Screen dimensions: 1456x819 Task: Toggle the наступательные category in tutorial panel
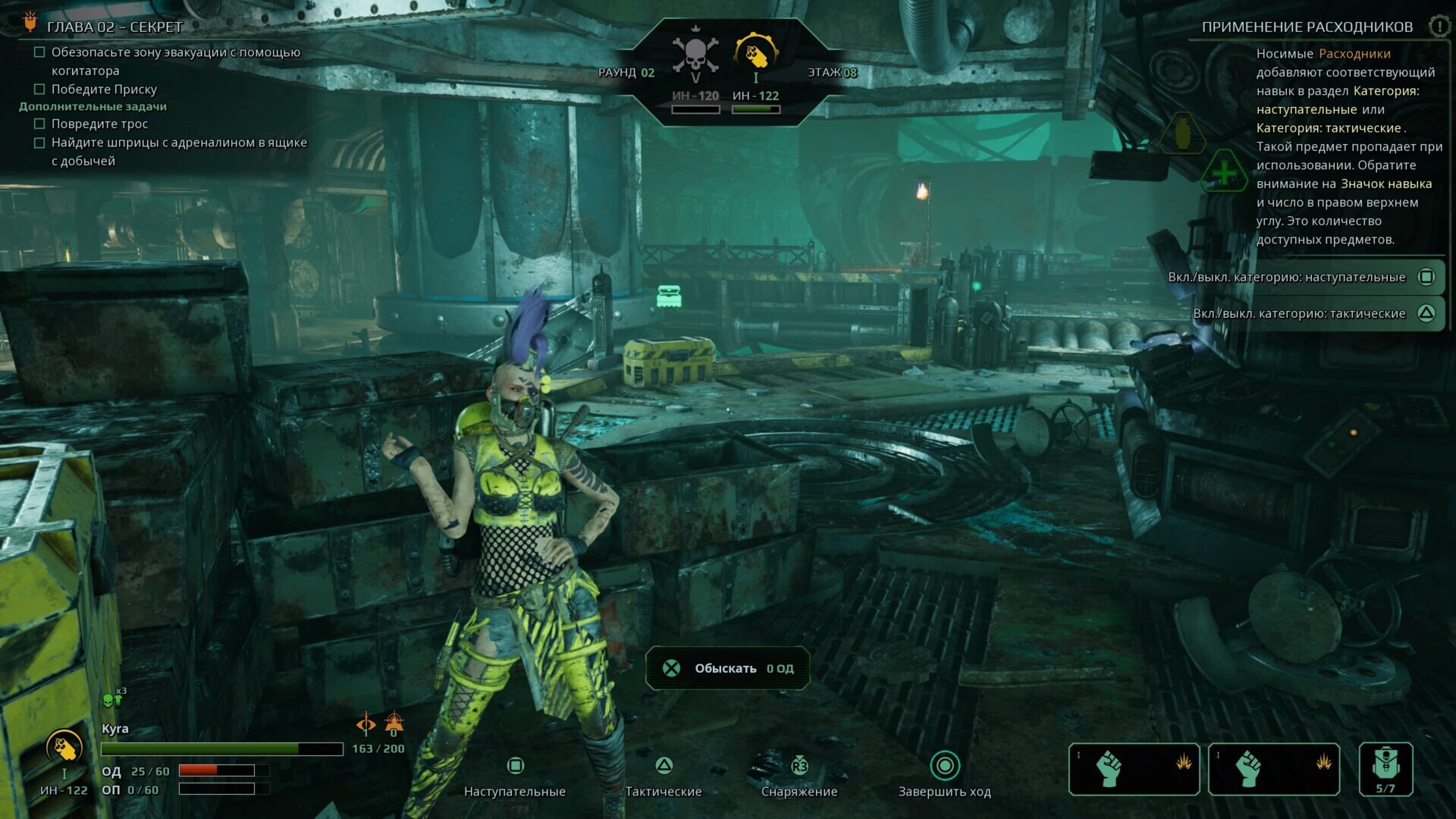pyautogui.click(x=1426, y=277)
